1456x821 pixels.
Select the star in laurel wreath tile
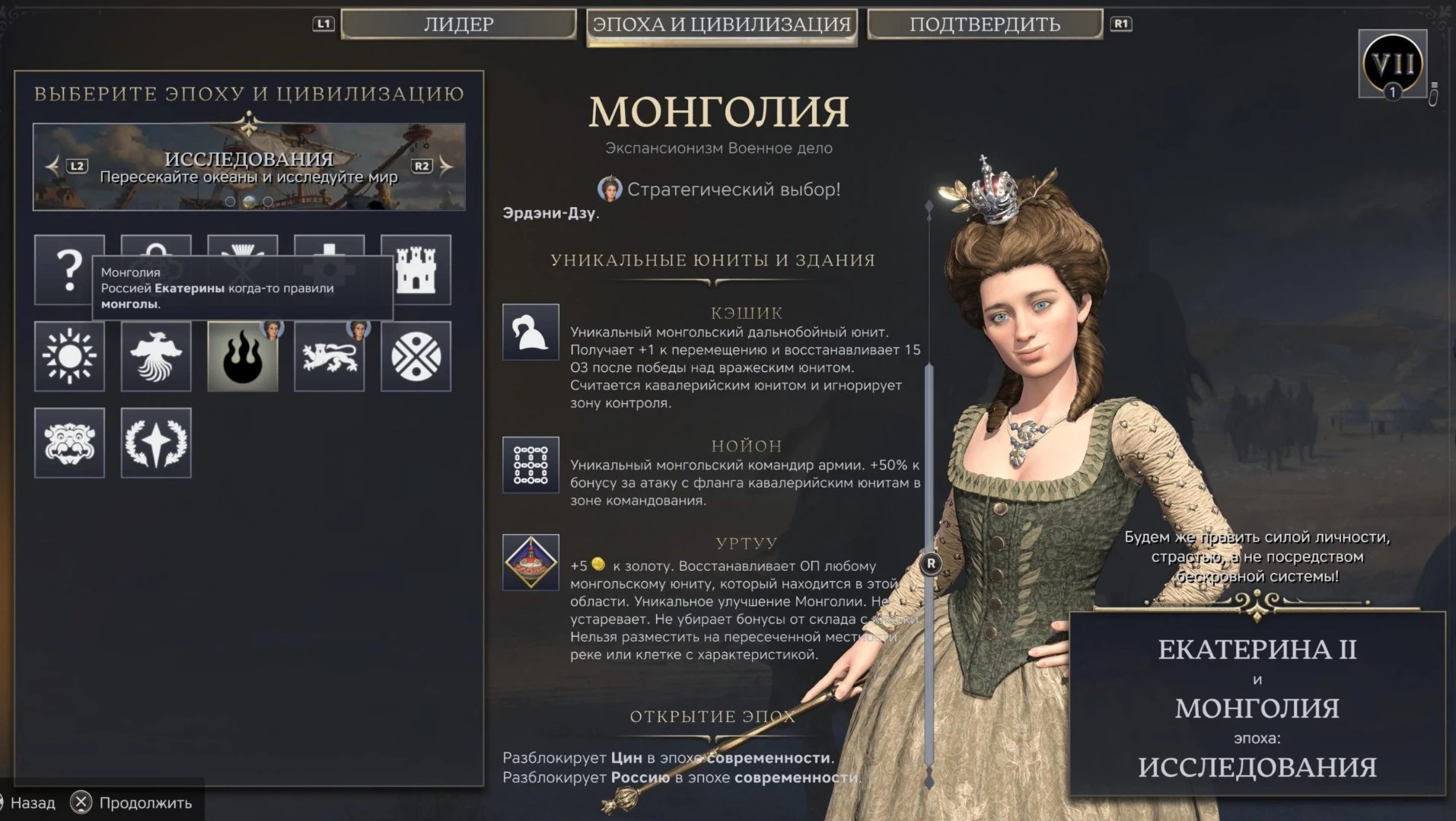(x=156, y=443)
